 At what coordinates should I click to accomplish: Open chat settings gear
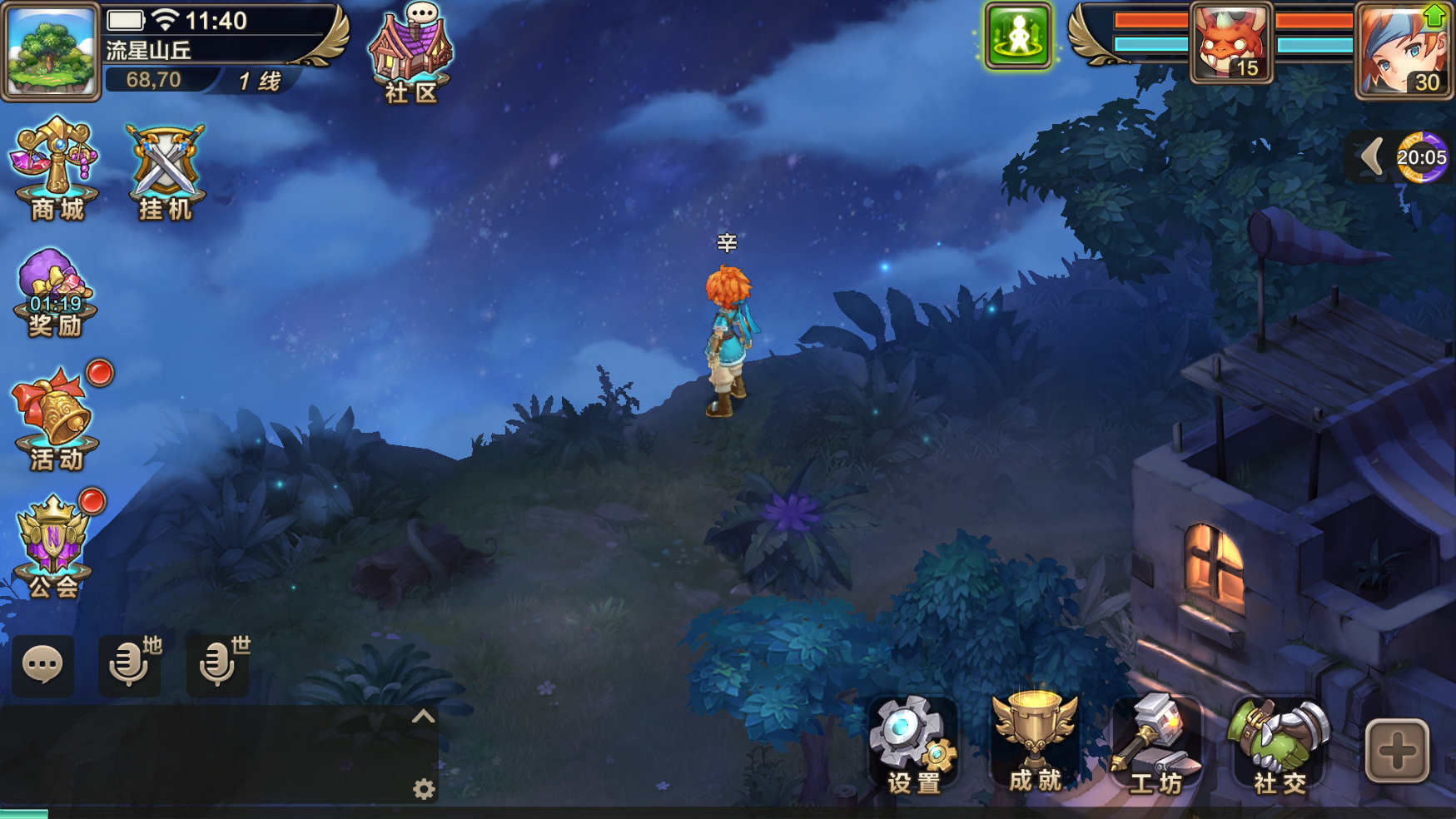pyautogui.click(x=424, y=789)
